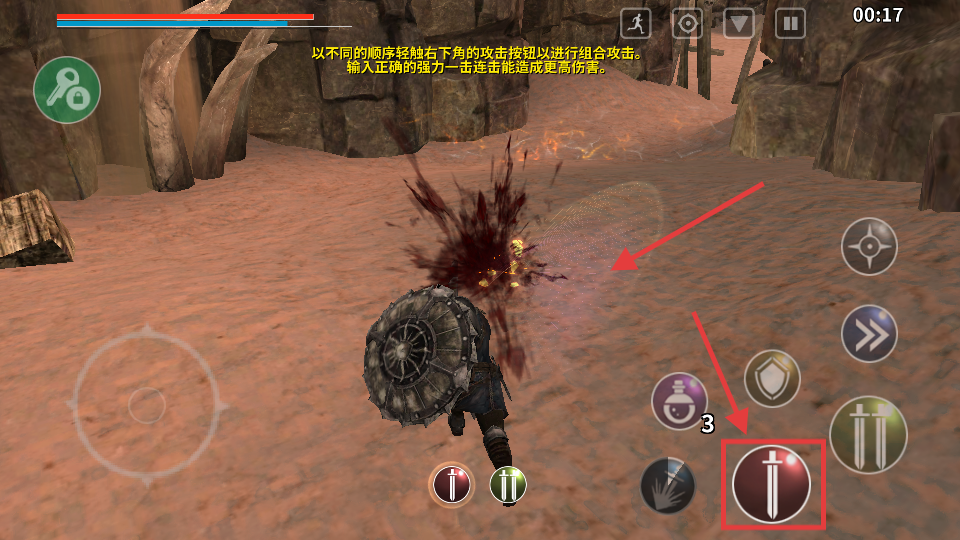Open the downward triangle dropdown button
This screenshot has height=540, width=960.
coord(739,23)
